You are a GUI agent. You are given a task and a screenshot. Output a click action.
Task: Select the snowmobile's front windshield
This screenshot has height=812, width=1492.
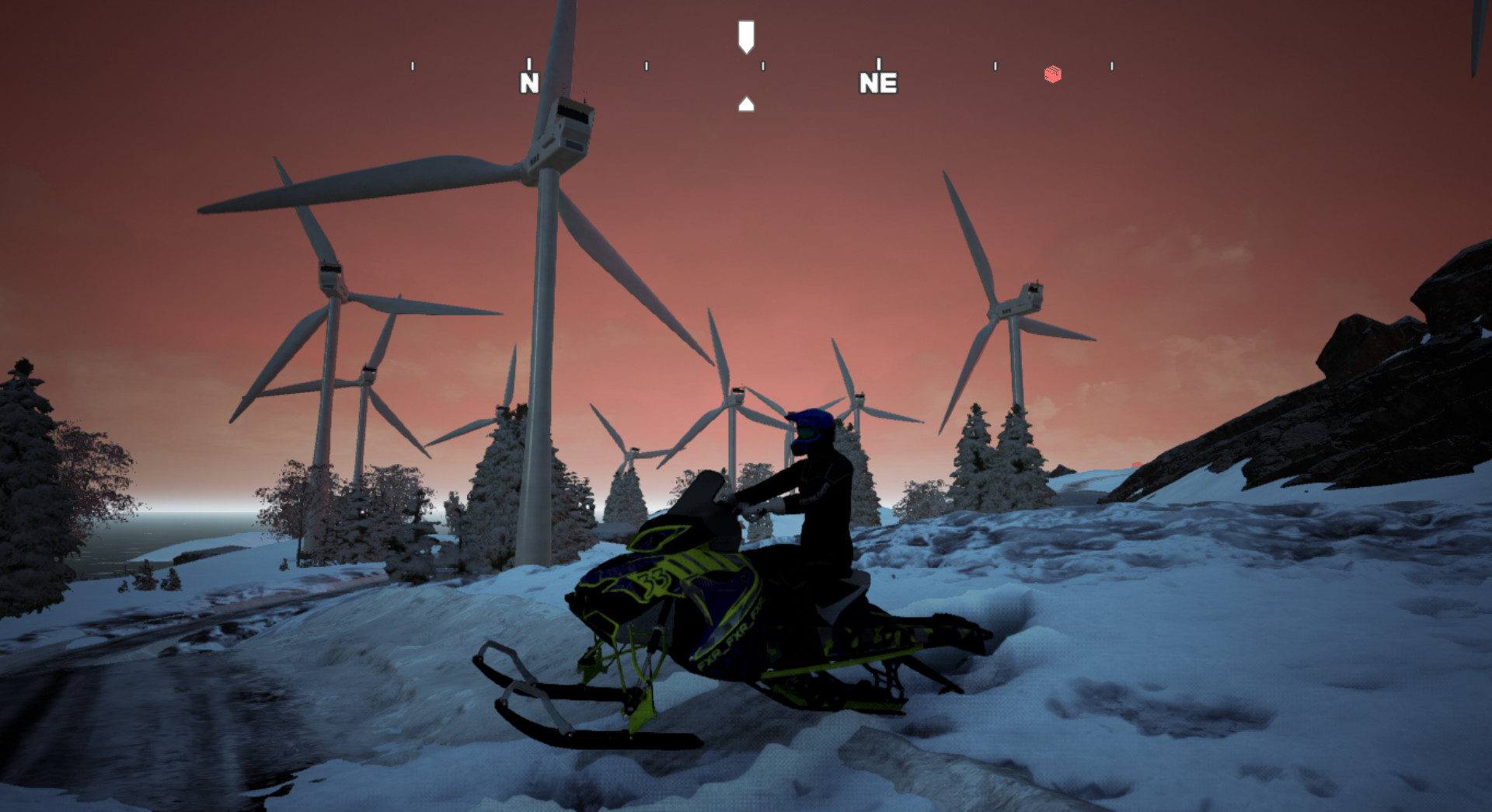pos(706,497)
